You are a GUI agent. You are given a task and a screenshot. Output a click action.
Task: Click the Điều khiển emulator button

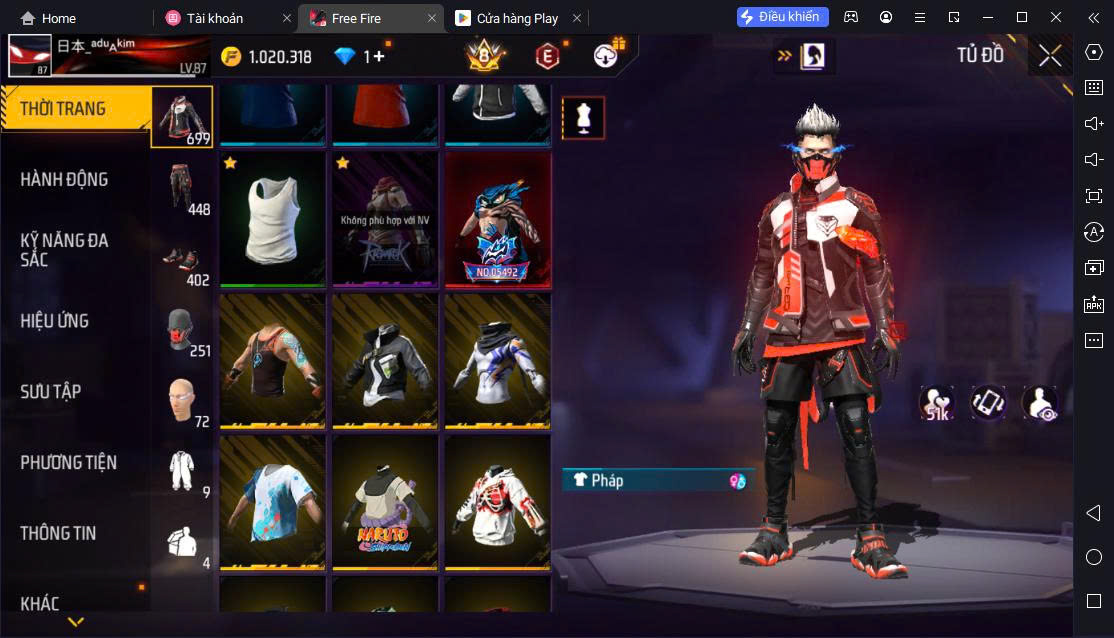[783, 17]
